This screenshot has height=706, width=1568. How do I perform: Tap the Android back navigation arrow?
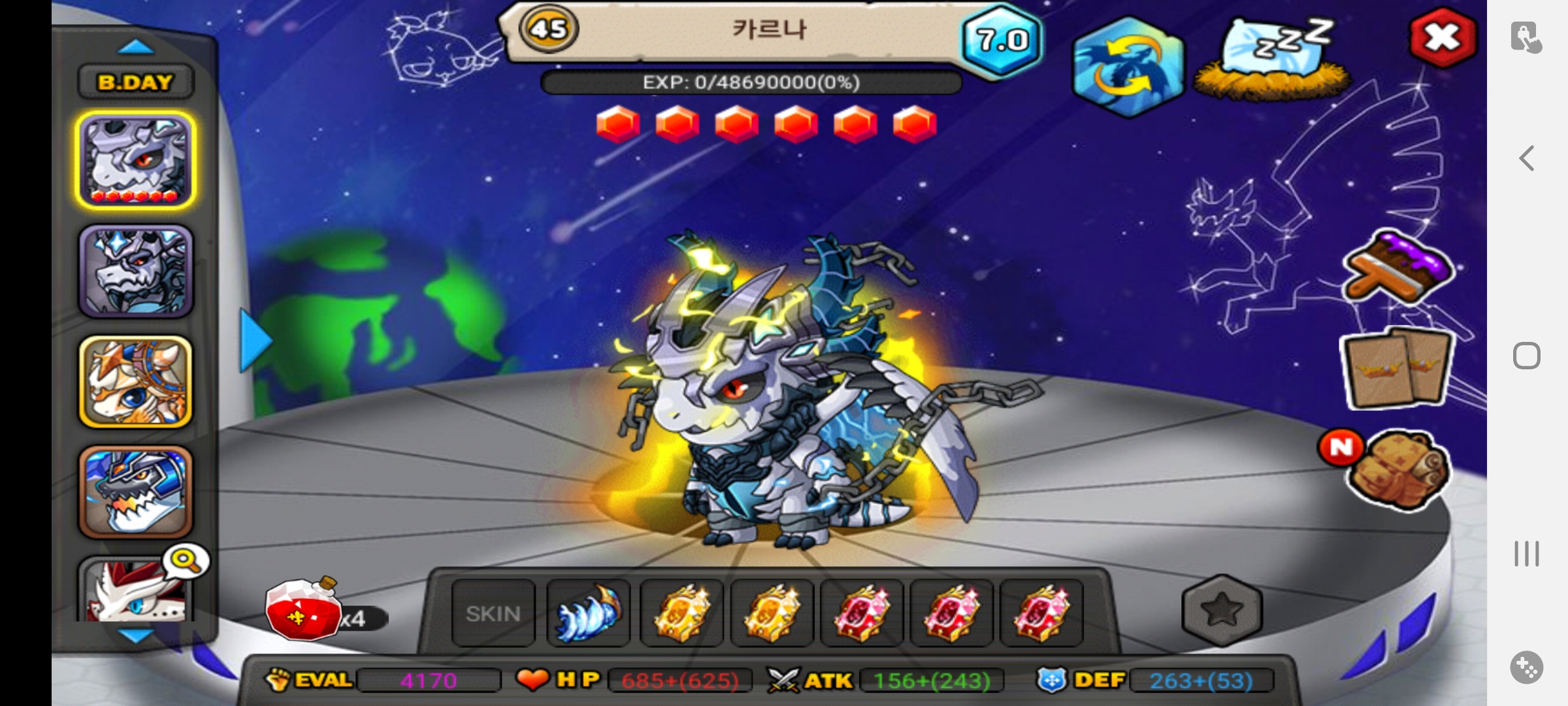1526,158
